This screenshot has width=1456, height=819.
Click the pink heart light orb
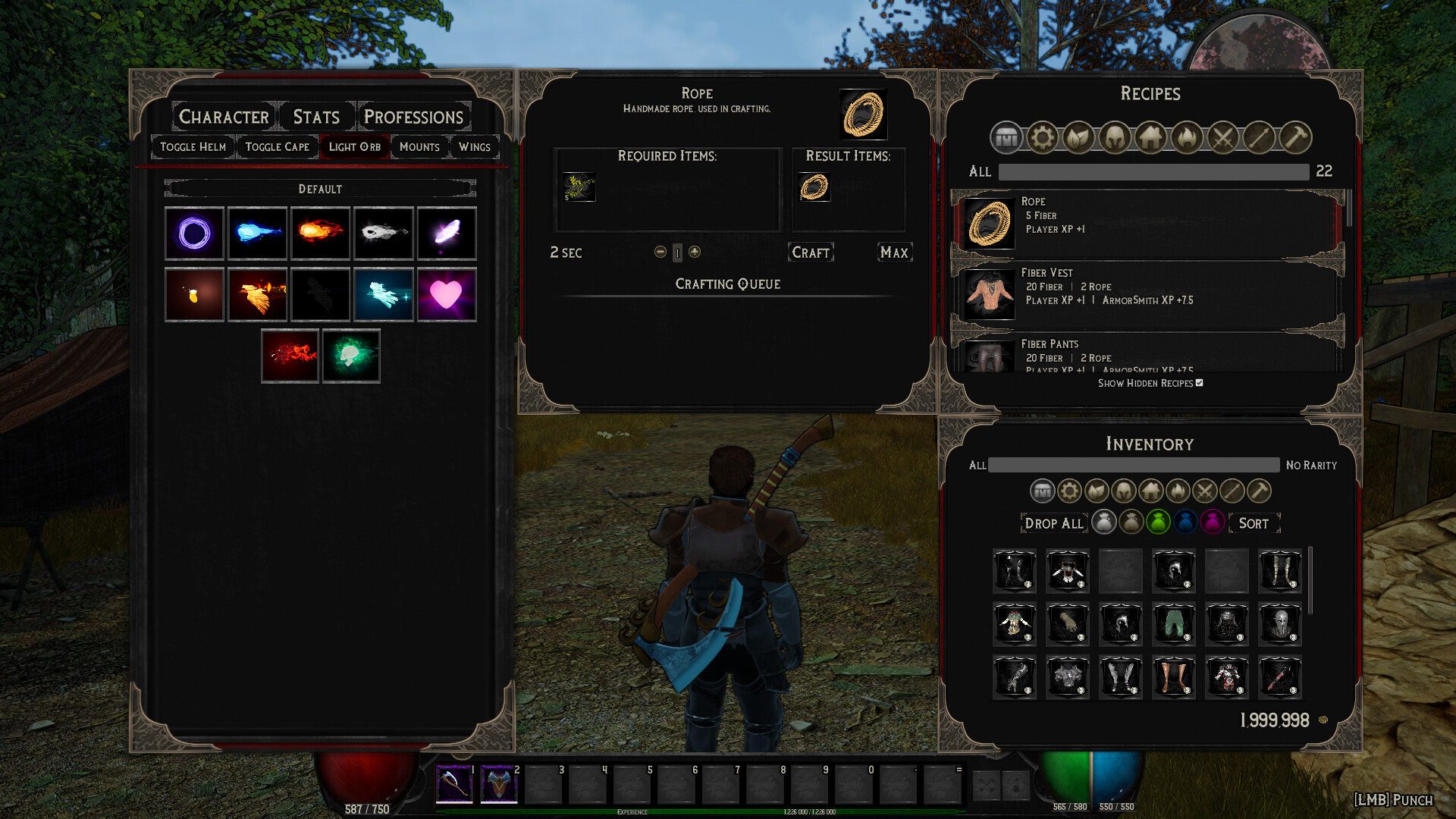coord(446,294)
